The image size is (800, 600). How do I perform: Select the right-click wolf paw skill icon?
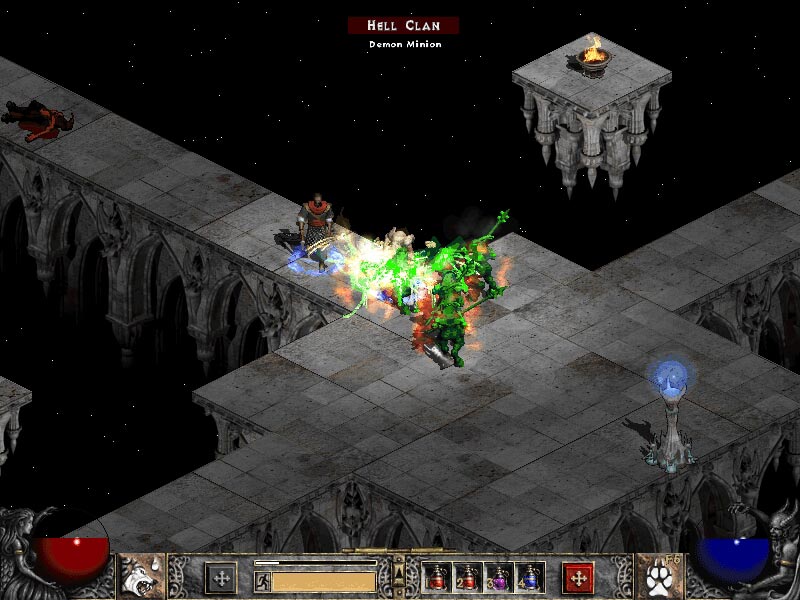[x=658, y=577]
